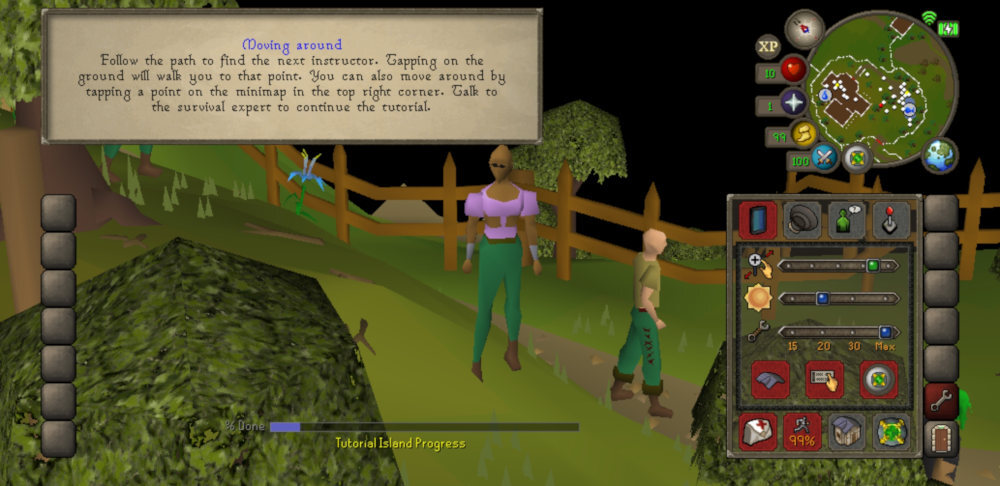Activate quick prayers via the prayer orb
This screenshot has height=486, width=1000.
click(794, 103)
